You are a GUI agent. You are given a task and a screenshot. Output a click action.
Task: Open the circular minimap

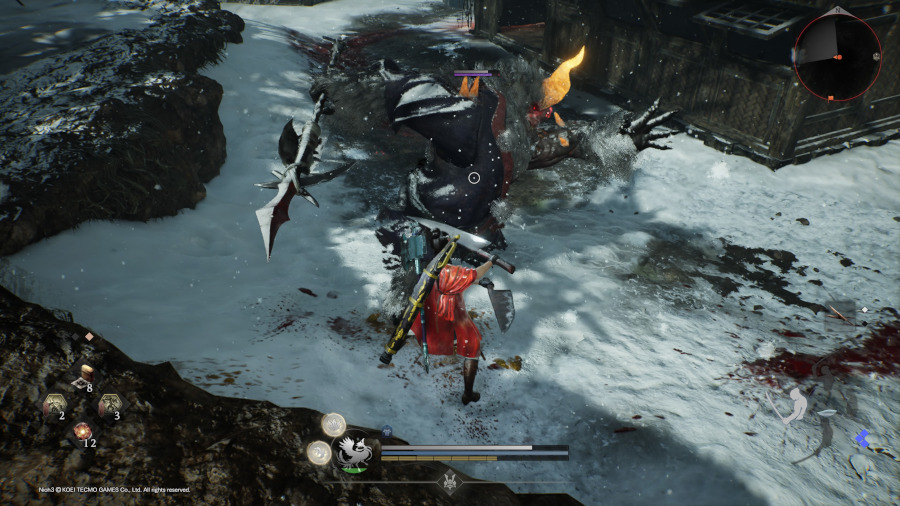coord(838,57)
